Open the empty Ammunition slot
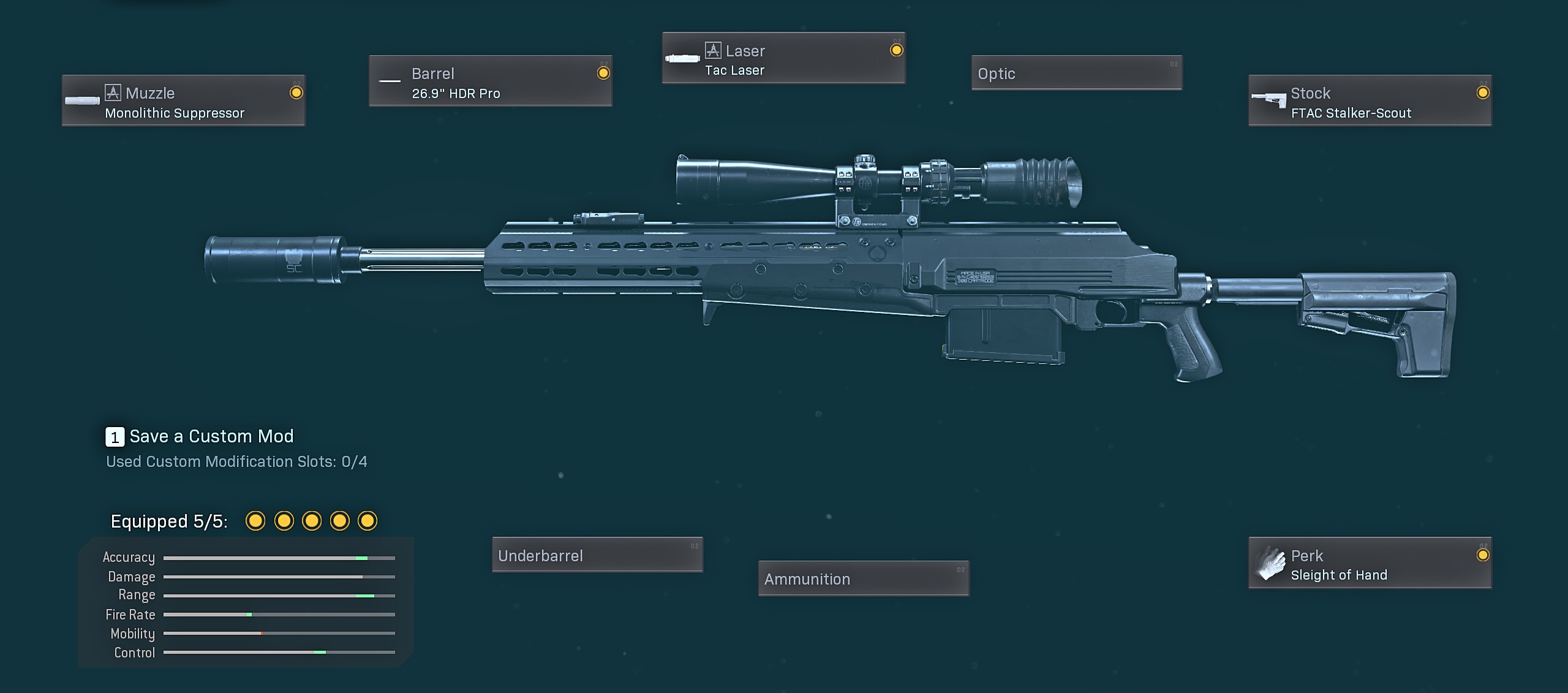1568x693 pixels. 863,578
